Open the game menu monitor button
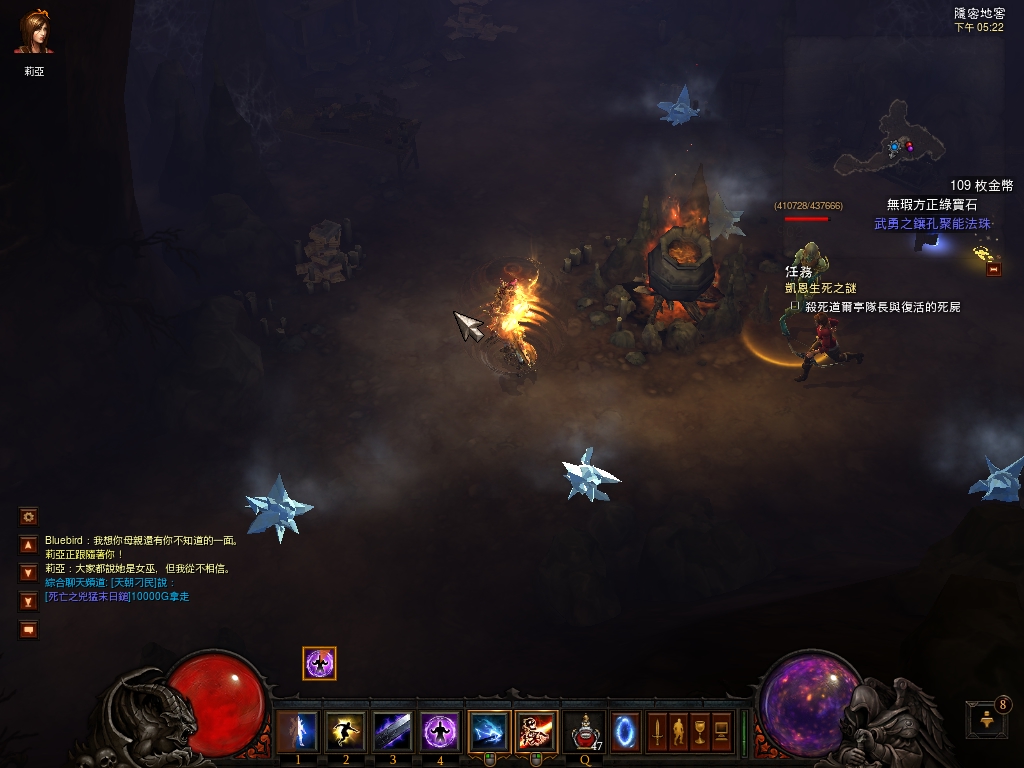The image size is (1024, 768). point(721,732)
